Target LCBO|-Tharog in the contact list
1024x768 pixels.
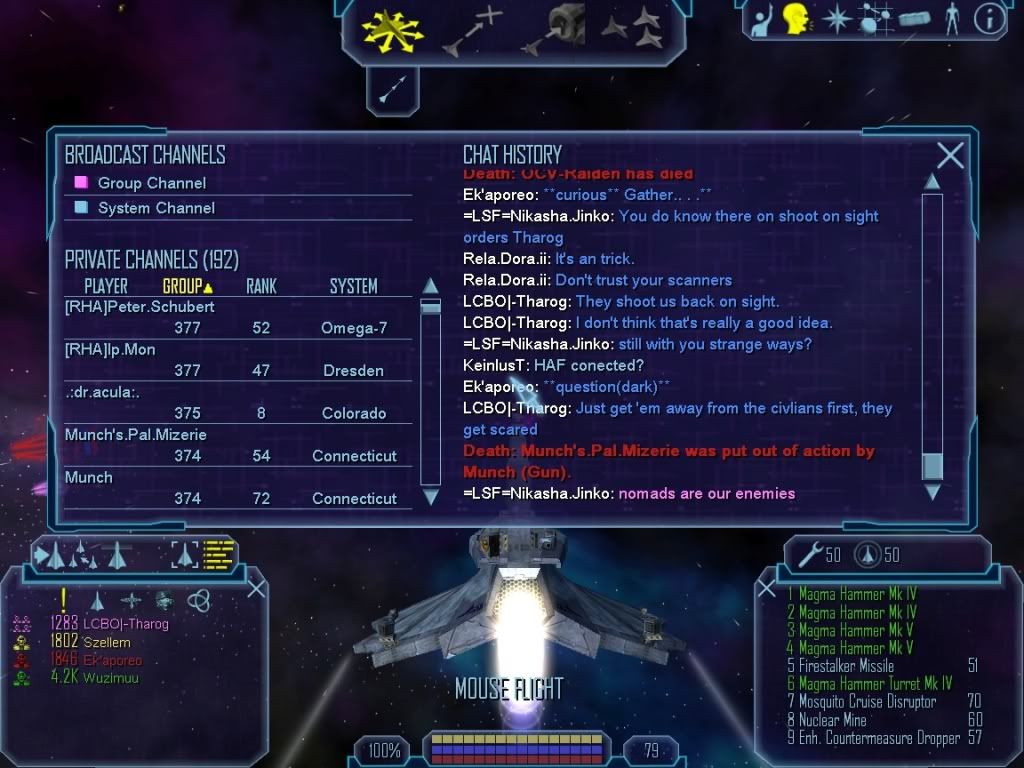126,624
